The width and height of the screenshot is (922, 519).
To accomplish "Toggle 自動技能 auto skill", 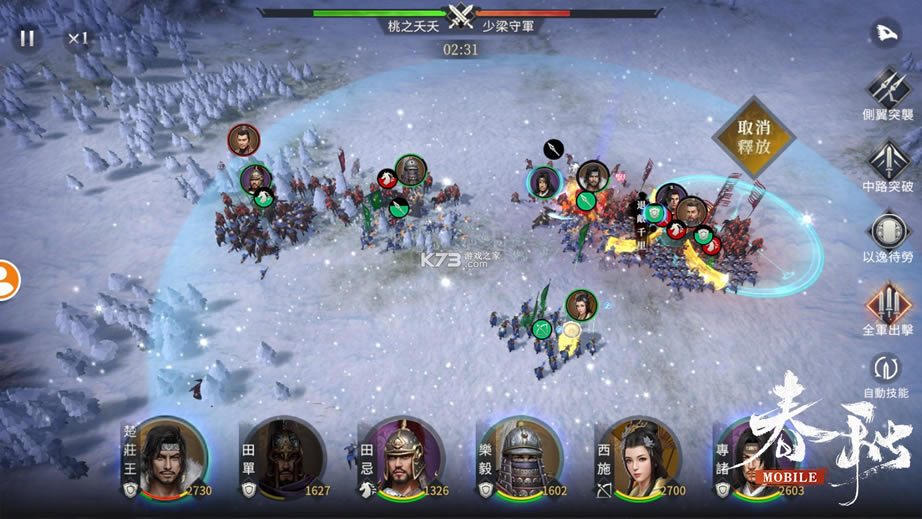I will pyautogui.click(x=887, y=370).
